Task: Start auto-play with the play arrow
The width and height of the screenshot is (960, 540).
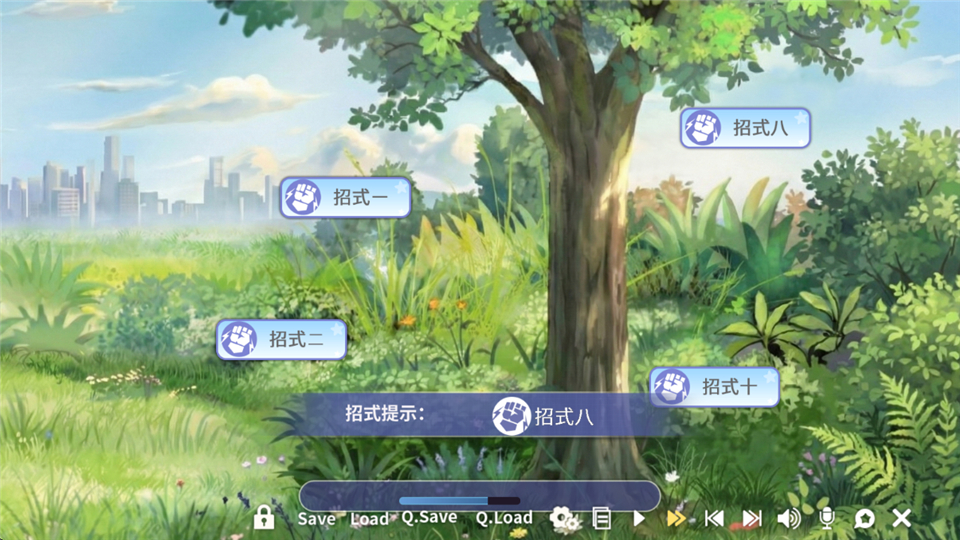Action: tap(639, 518)
